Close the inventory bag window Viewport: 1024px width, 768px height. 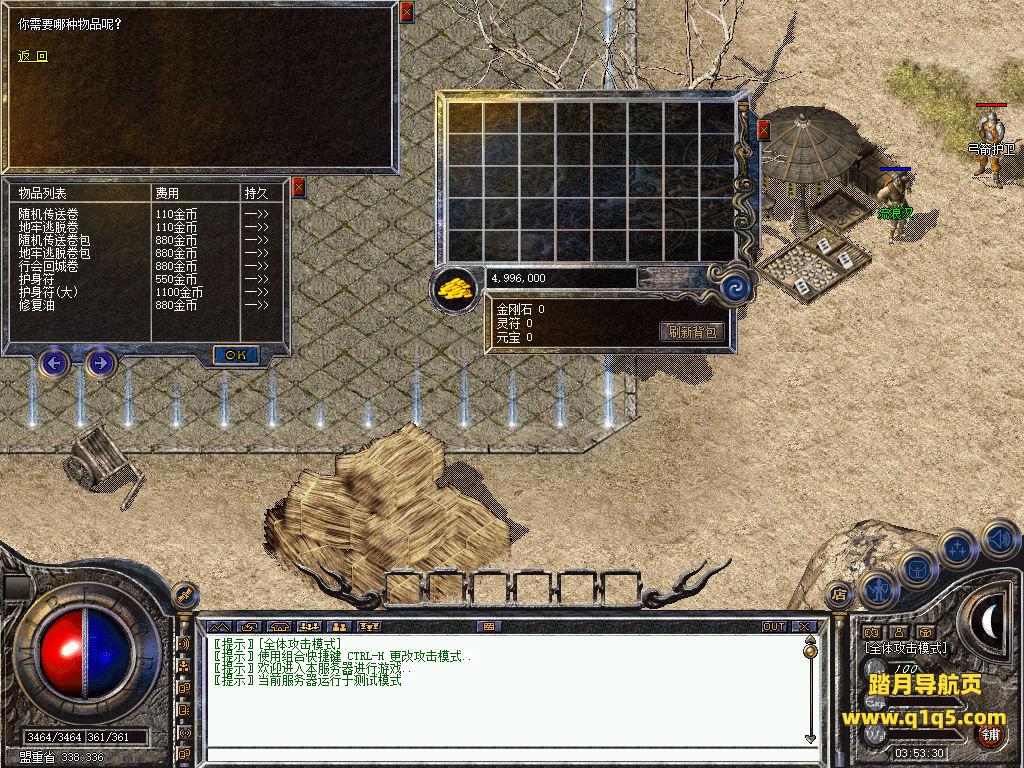point(764,130)
